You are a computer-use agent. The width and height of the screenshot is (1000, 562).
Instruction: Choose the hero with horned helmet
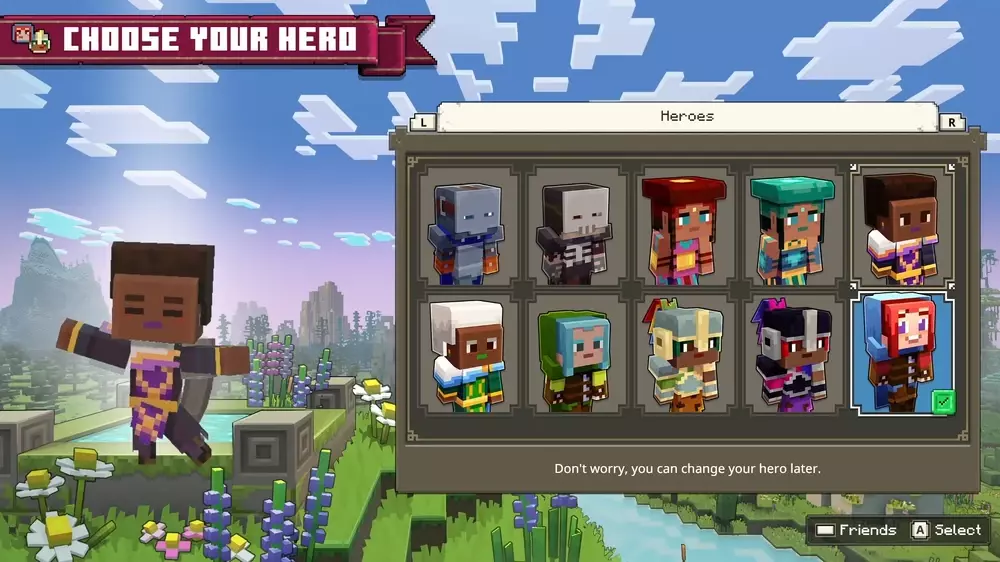685,353
